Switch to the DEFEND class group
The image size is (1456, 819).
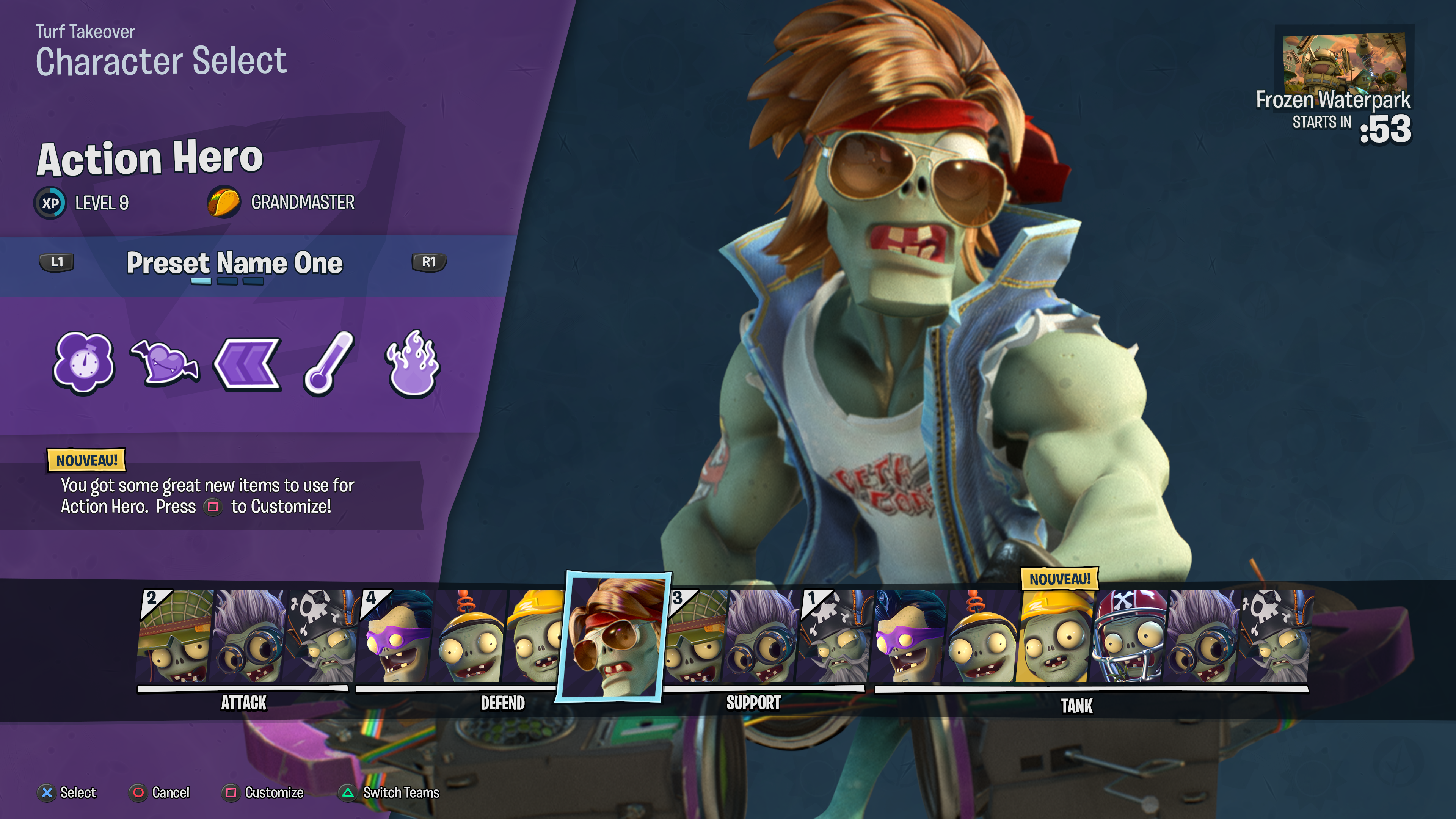[x=502, y=703]
